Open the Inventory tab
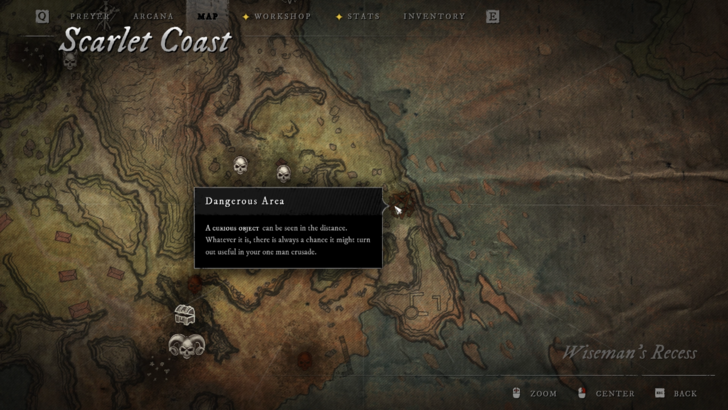The width and height of the screenshot is (728, 410). (434, 17)
